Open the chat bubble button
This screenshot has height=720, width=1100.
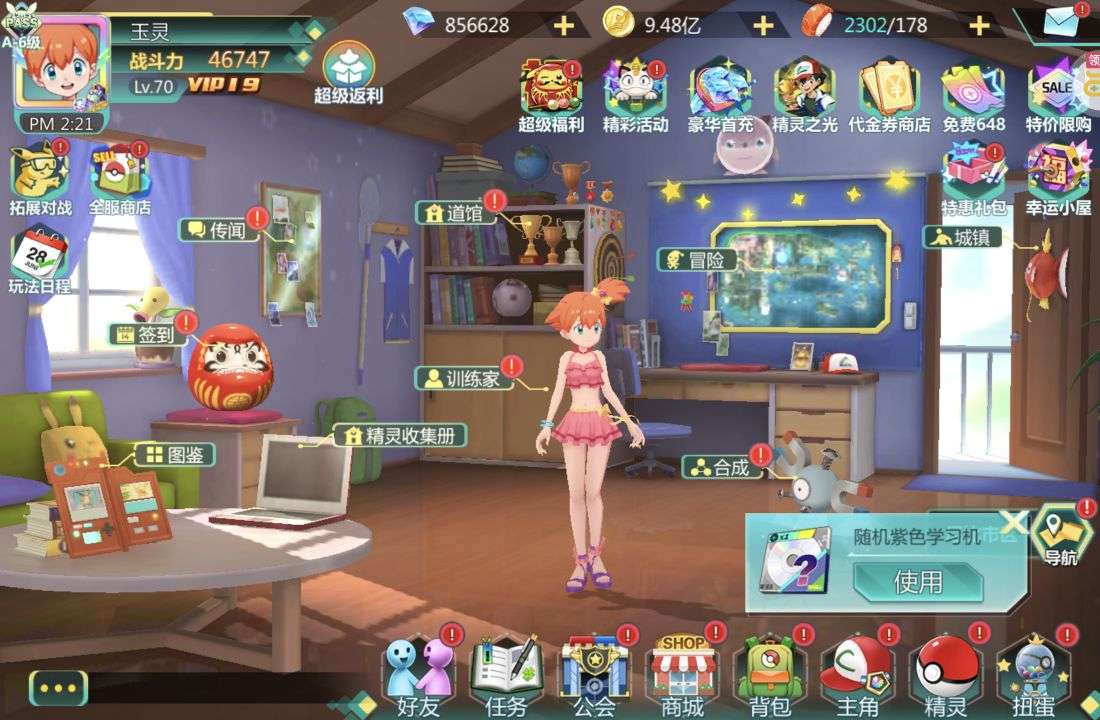coord(58,688)
